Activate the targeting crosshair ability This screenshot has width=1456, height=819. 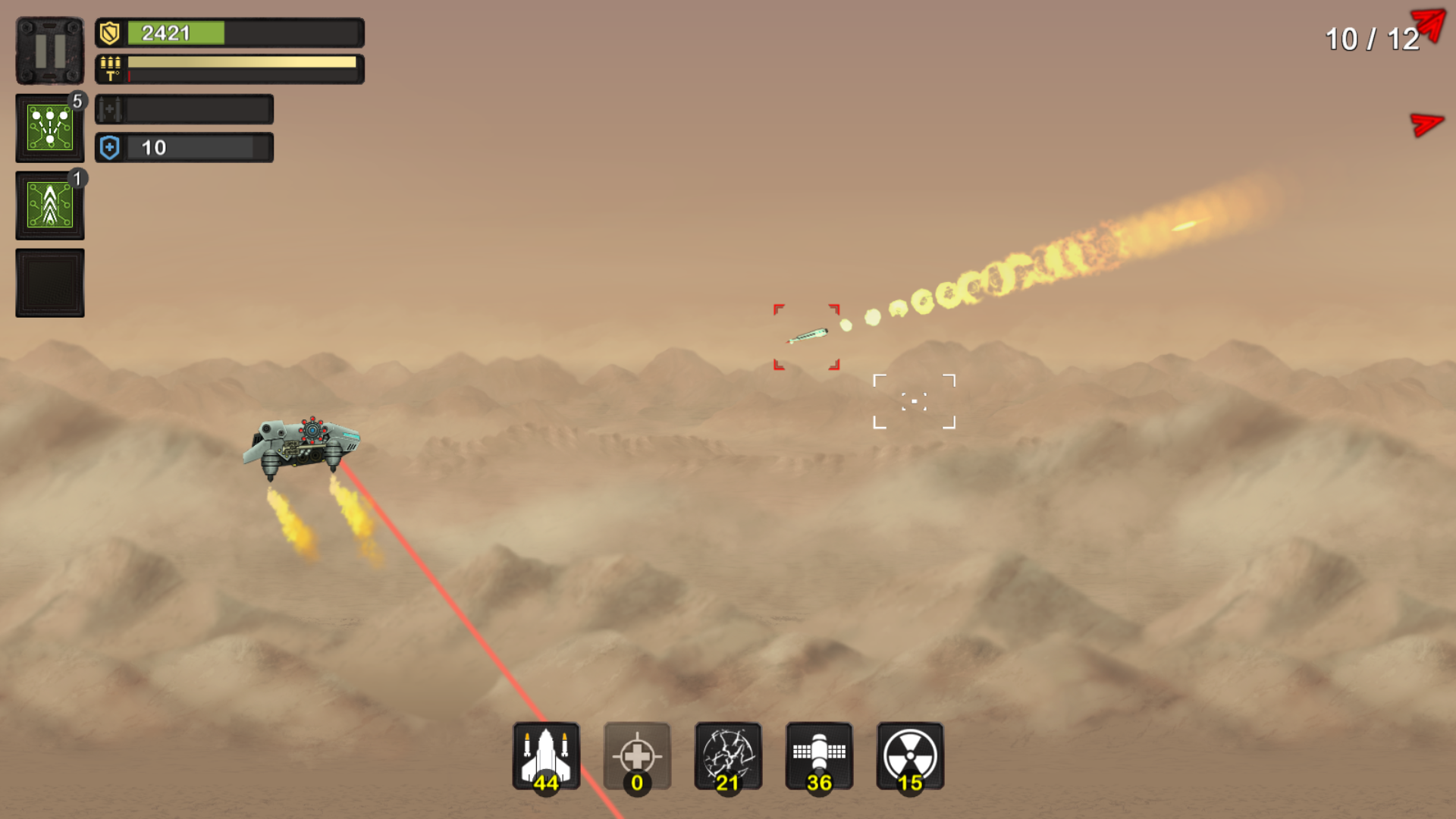click(638, 756)
